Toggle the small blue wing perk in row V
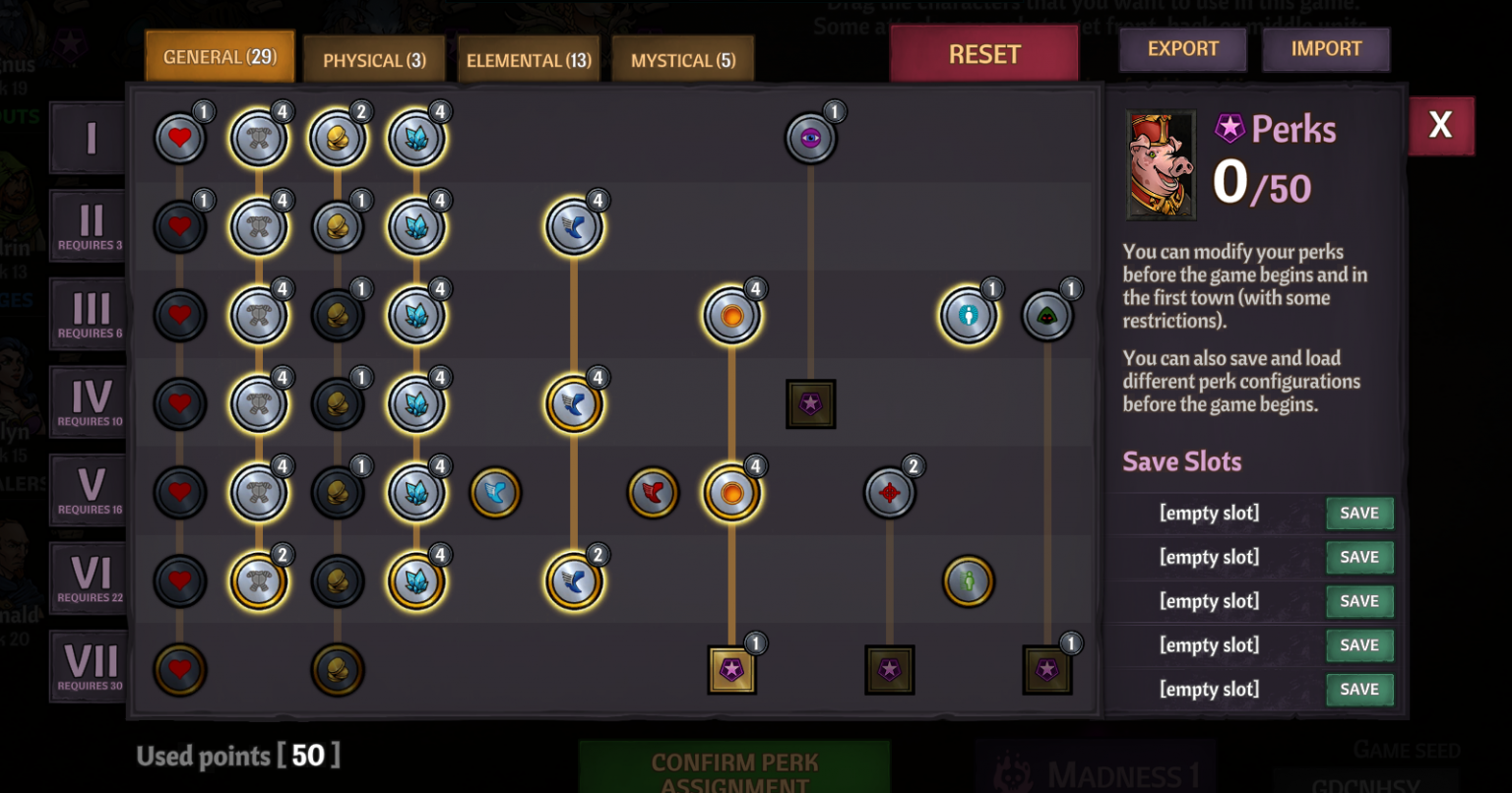 point(495,492)
